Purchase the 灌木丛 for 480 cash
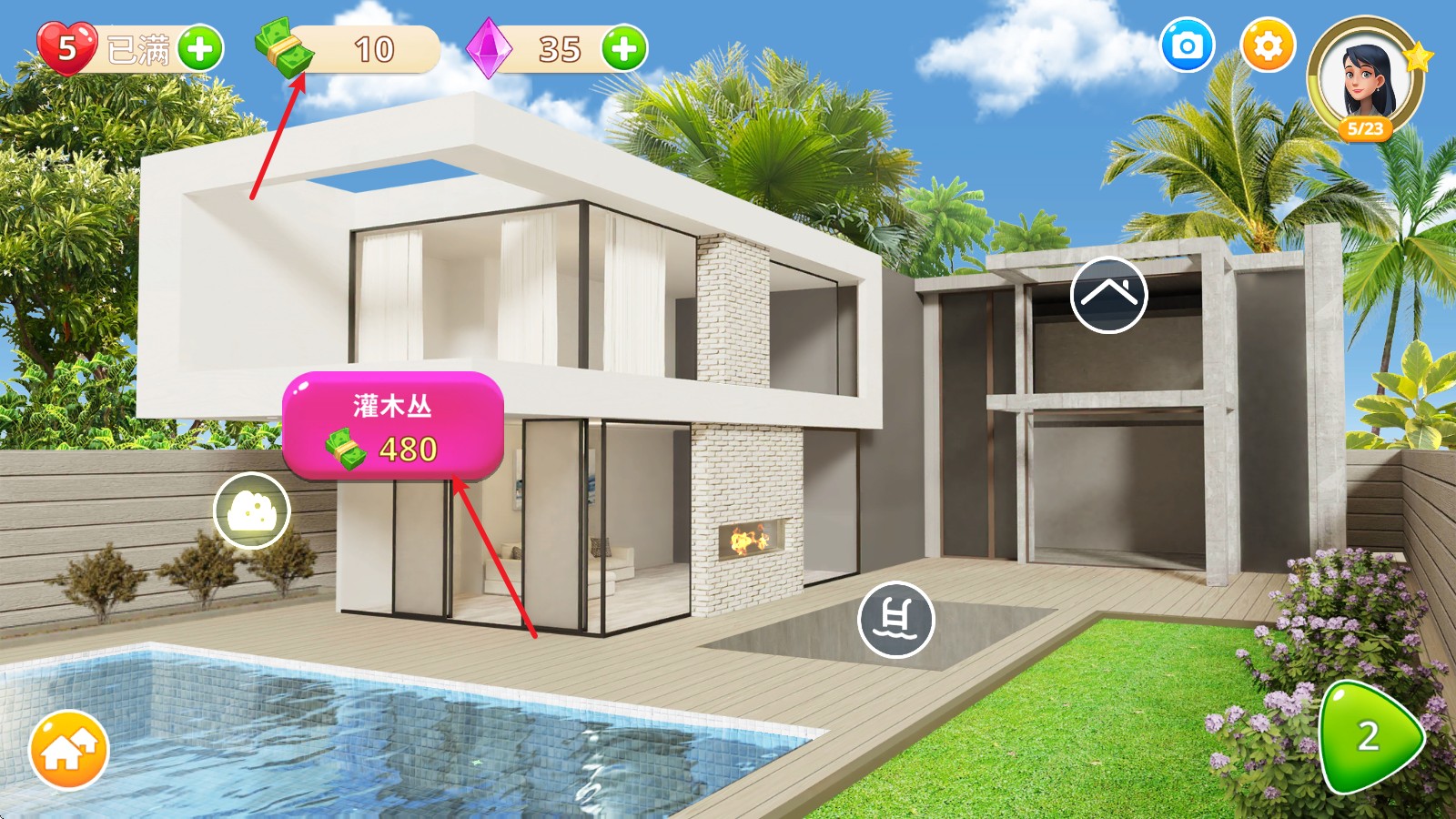 (392, 426)
